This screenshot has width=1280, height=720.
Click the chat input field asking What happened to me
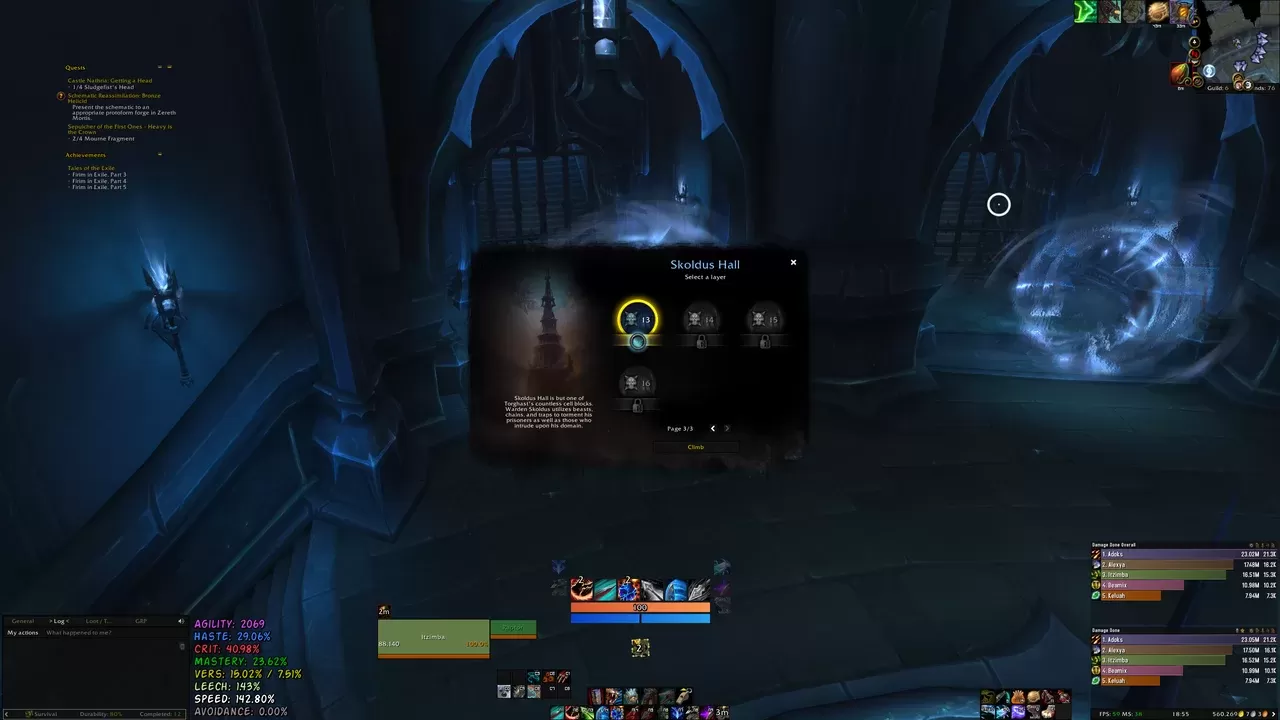[80, 633]
